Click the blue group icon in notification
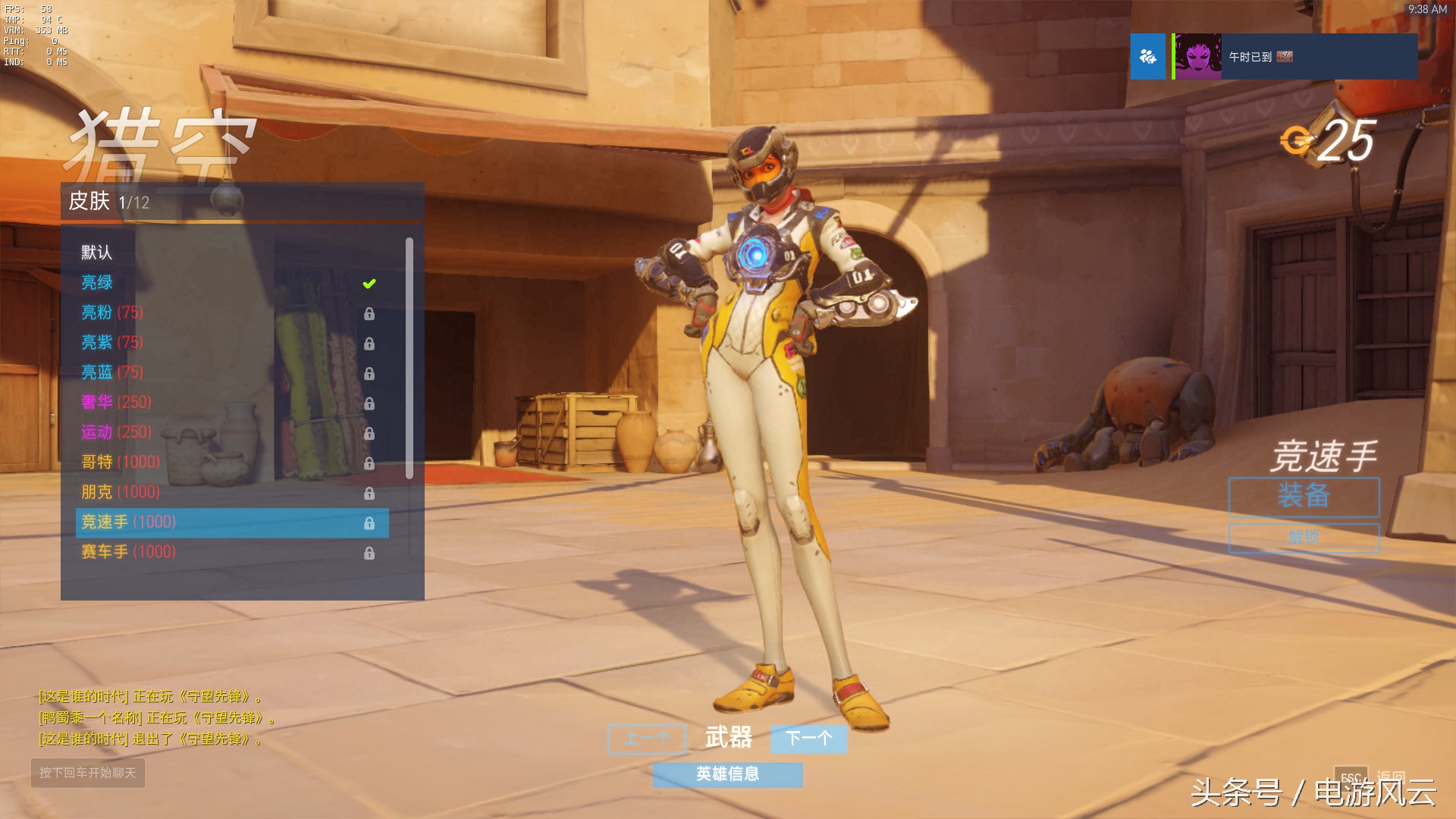The height and width of the screenshot is (819, 1456). tap(1147, 57)
